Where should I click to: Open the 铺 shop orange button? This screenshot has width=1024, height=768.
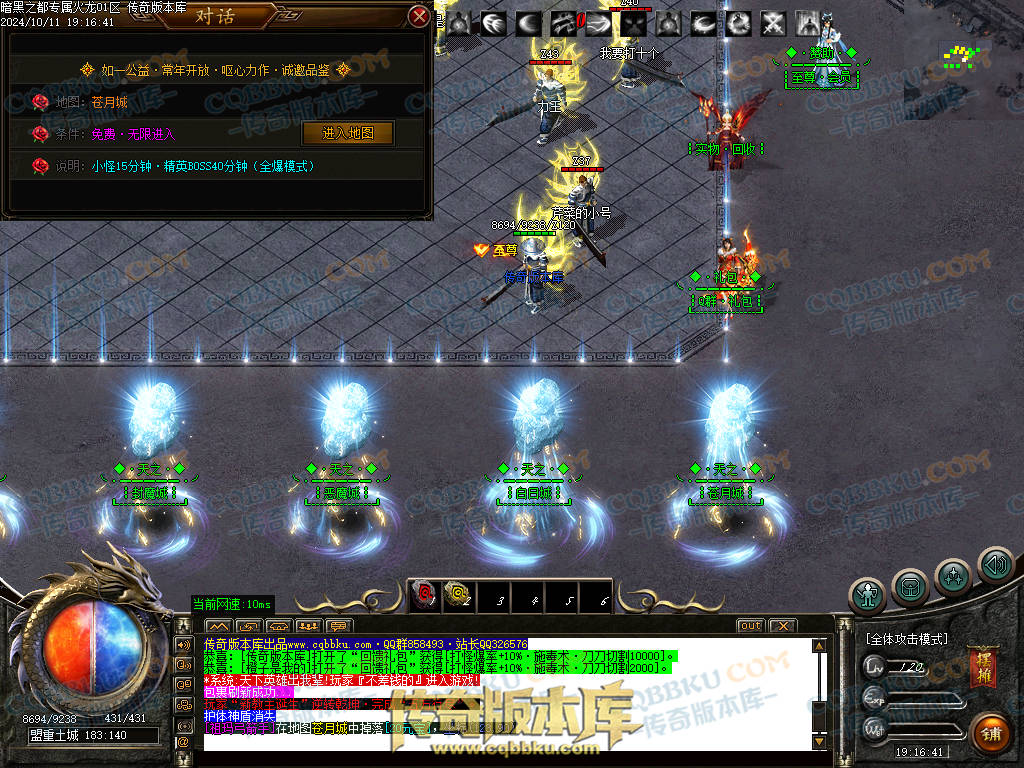point(990,730)
